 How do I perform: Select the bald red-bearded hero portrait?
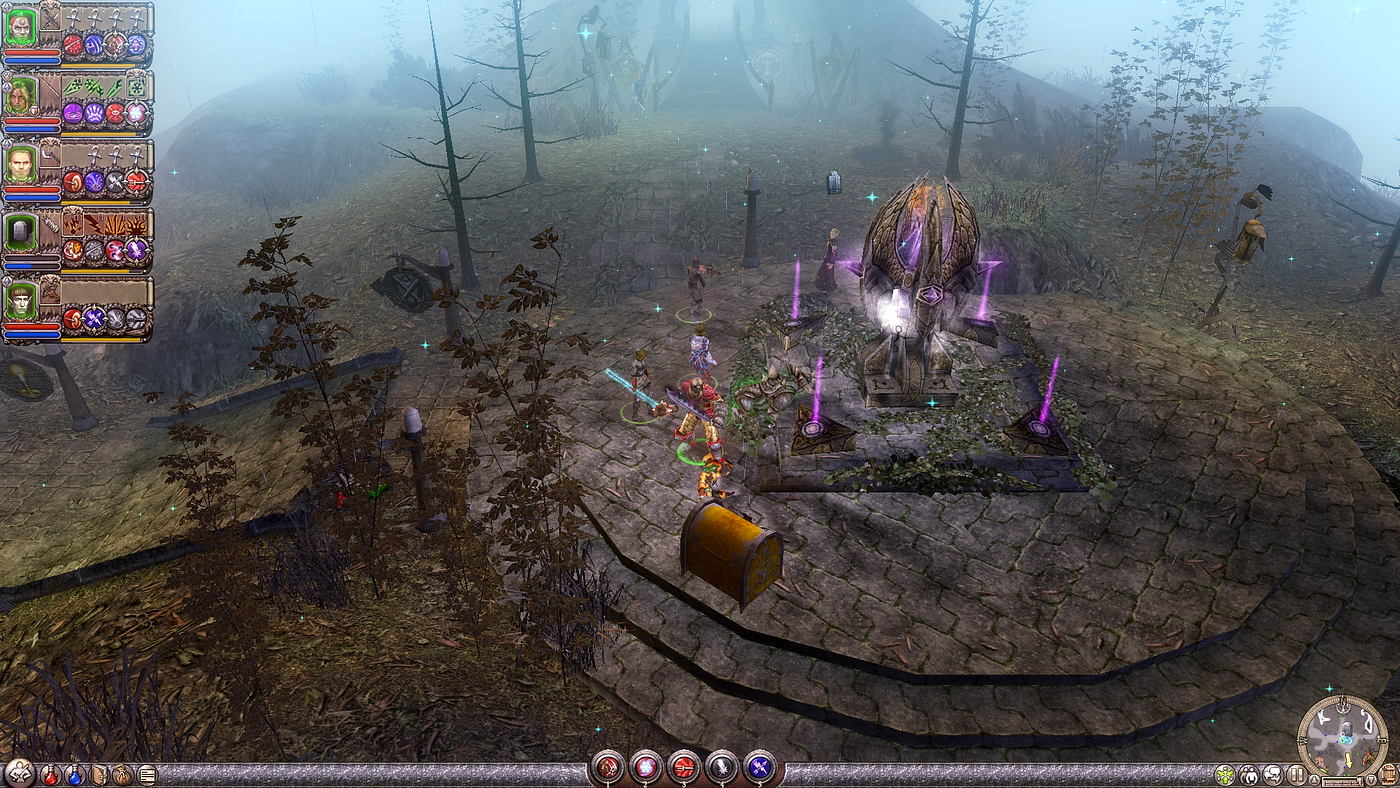20,26
